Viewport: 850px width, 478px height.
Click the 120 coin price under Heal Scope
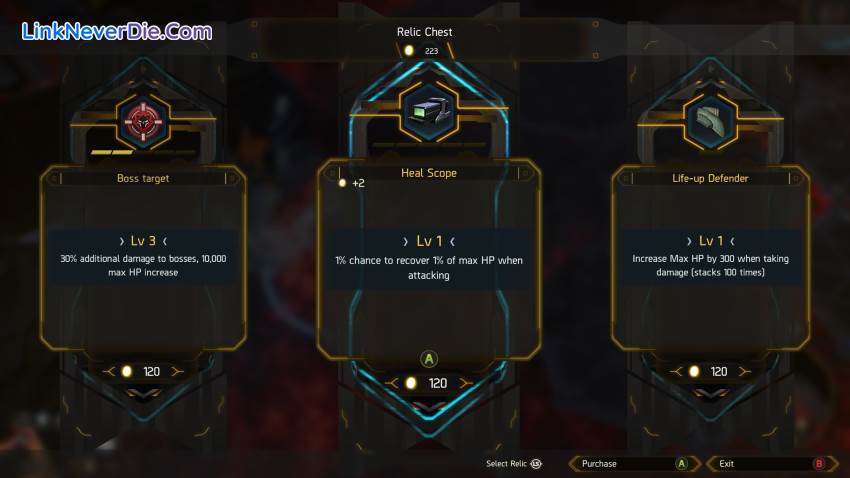(x=429, y=383)
